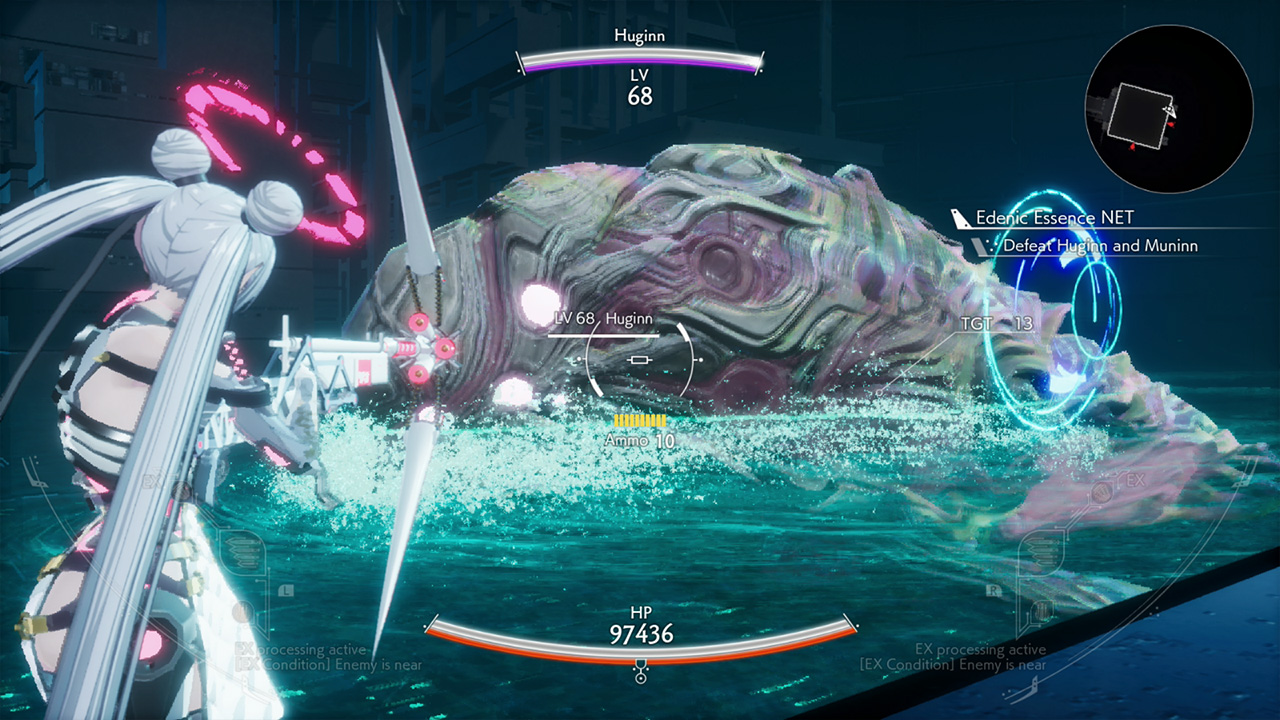Click the LV 68 Huginn target label
This screenshot has width=1280, height=720.
[x=601, y=318]
